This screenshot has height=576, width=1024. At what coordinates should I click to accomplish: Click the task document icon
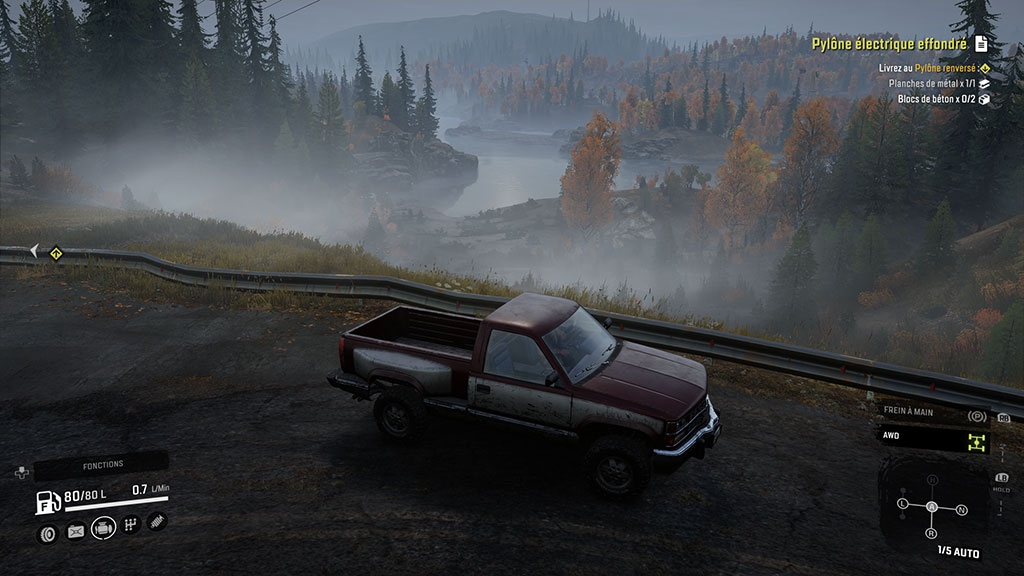tap(981, 44)
